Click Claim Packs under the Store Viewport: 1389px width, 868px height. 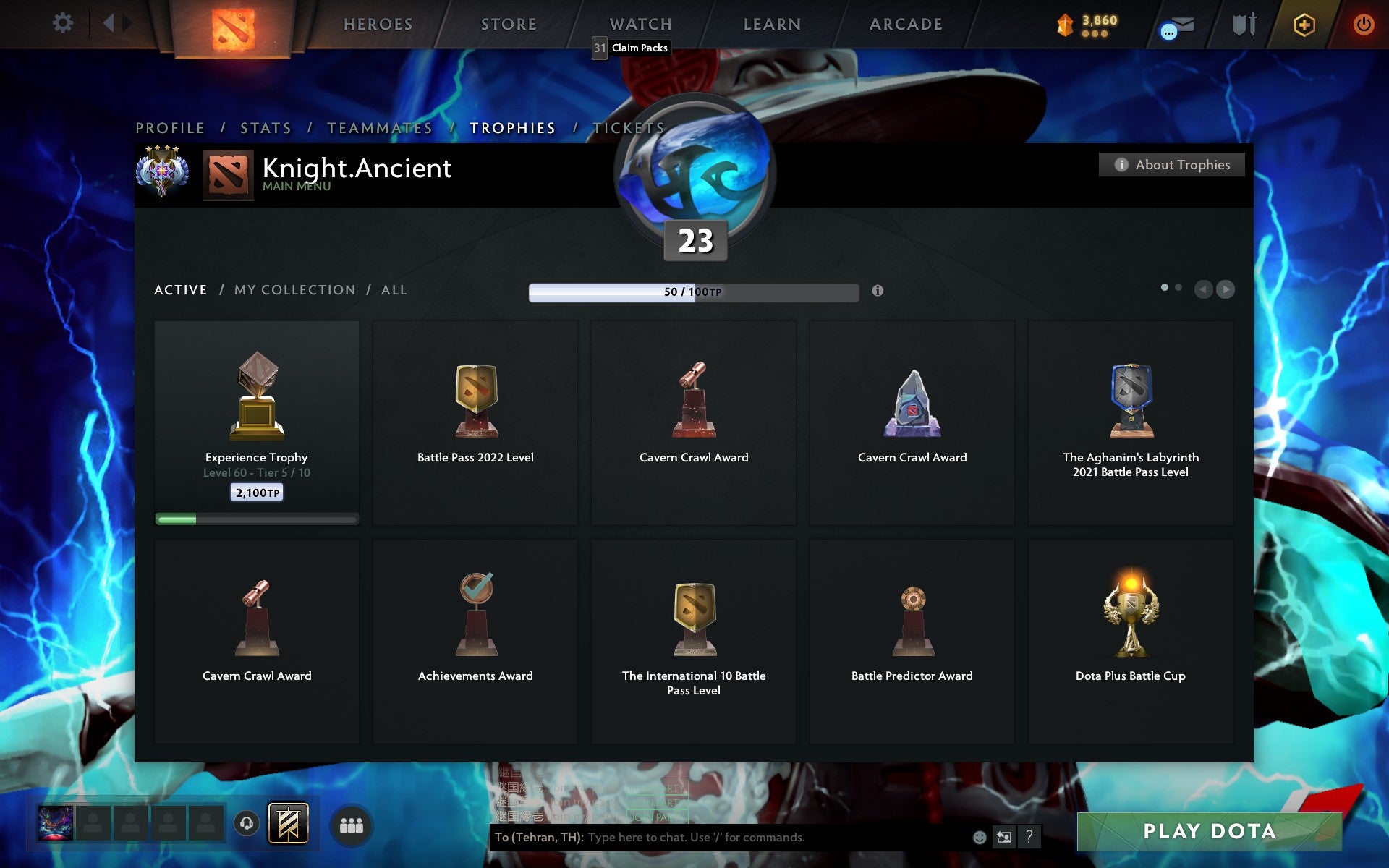pos(638,48)
